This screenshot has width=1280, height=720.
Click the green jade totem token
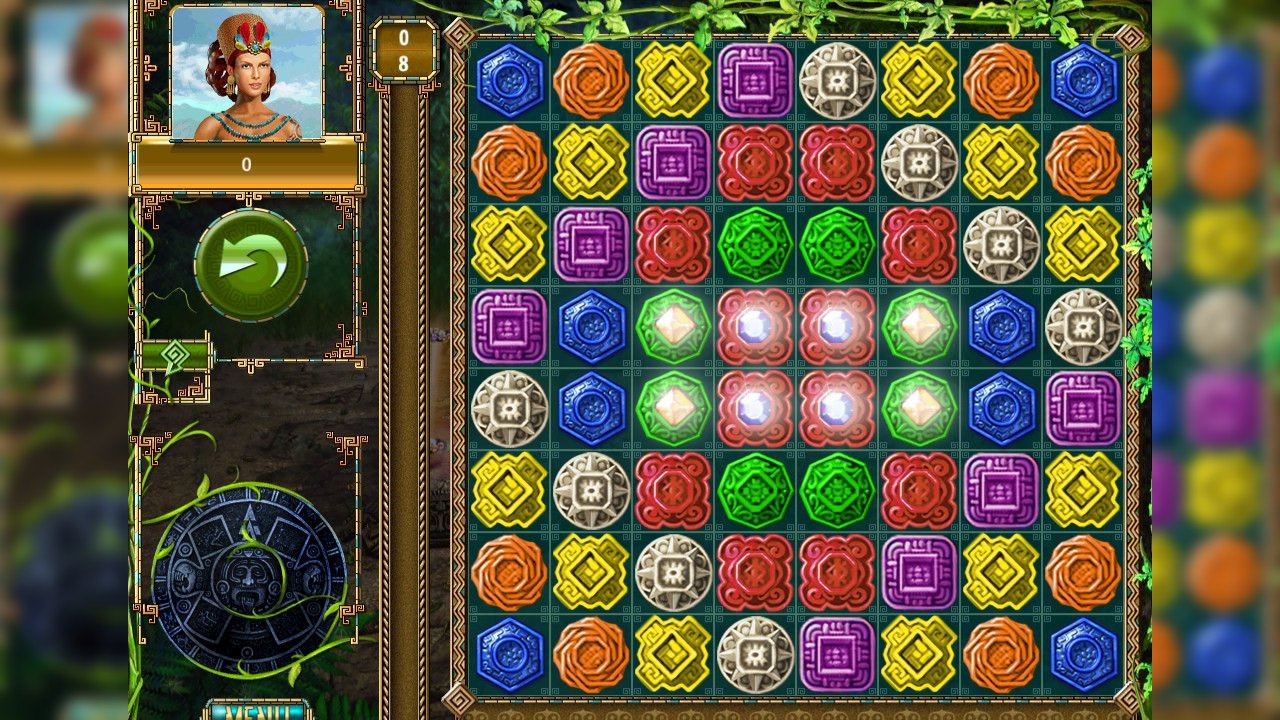click(x=756, y=244)
